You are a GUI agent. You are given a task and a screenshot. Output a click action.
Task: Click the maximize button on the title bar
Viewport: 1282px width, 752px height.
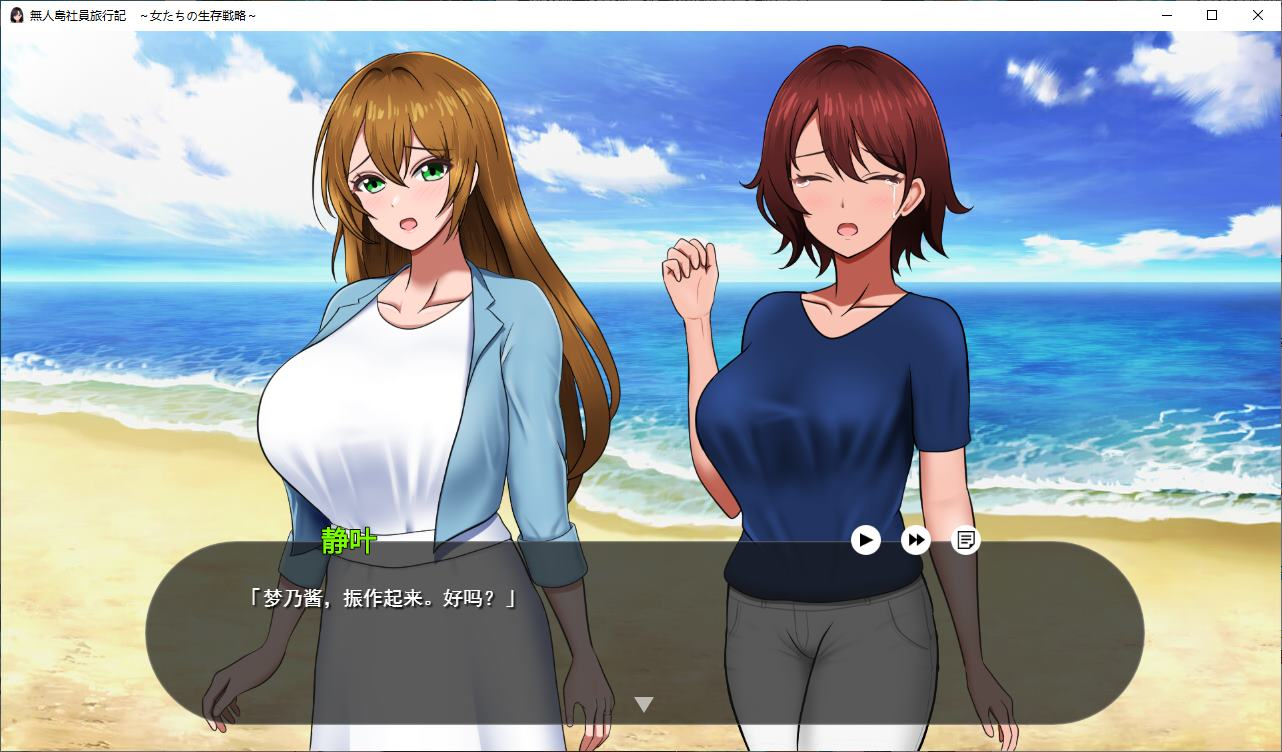click(1210, 15)
